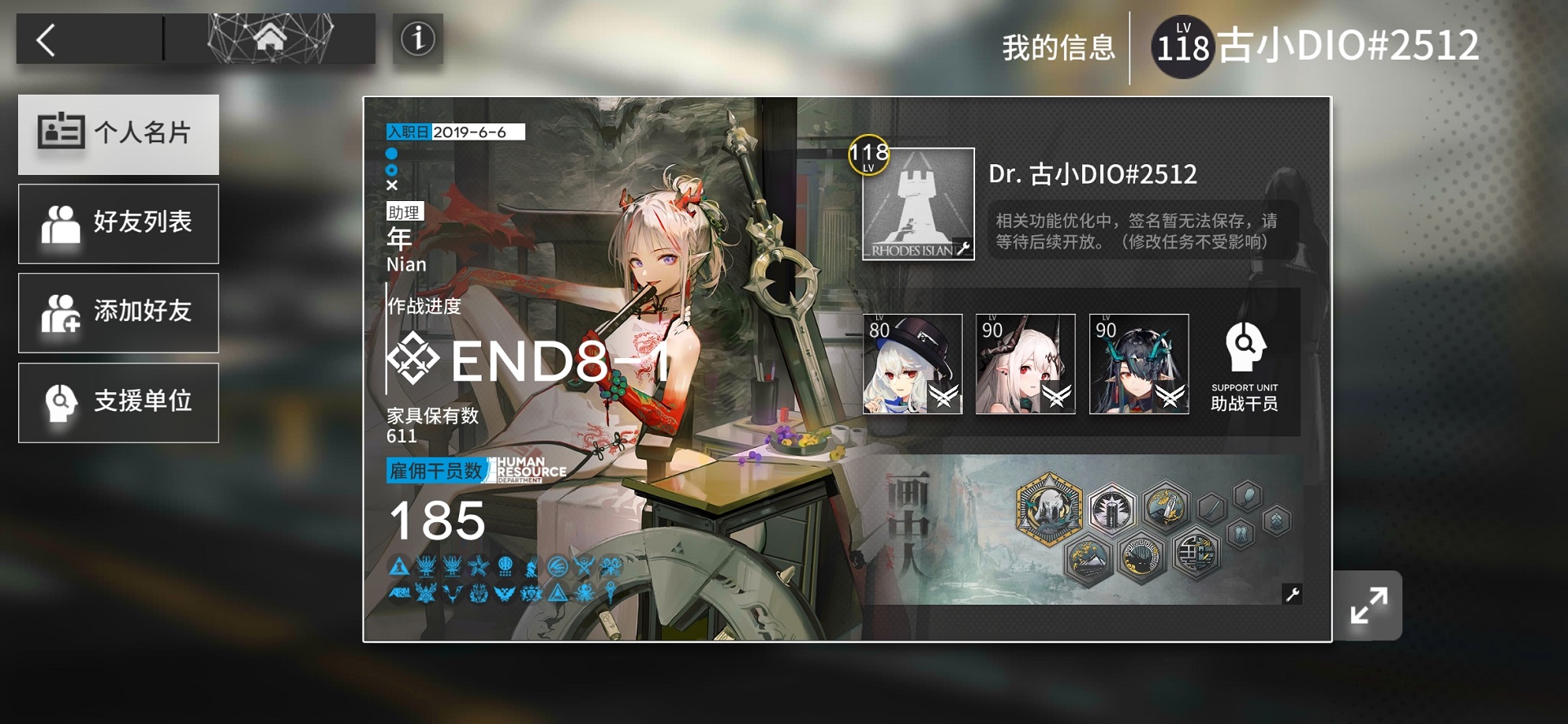
Task: Switch to the 好友列表 friends list tab
Action: pyautogui.click(x=118, y=223)
